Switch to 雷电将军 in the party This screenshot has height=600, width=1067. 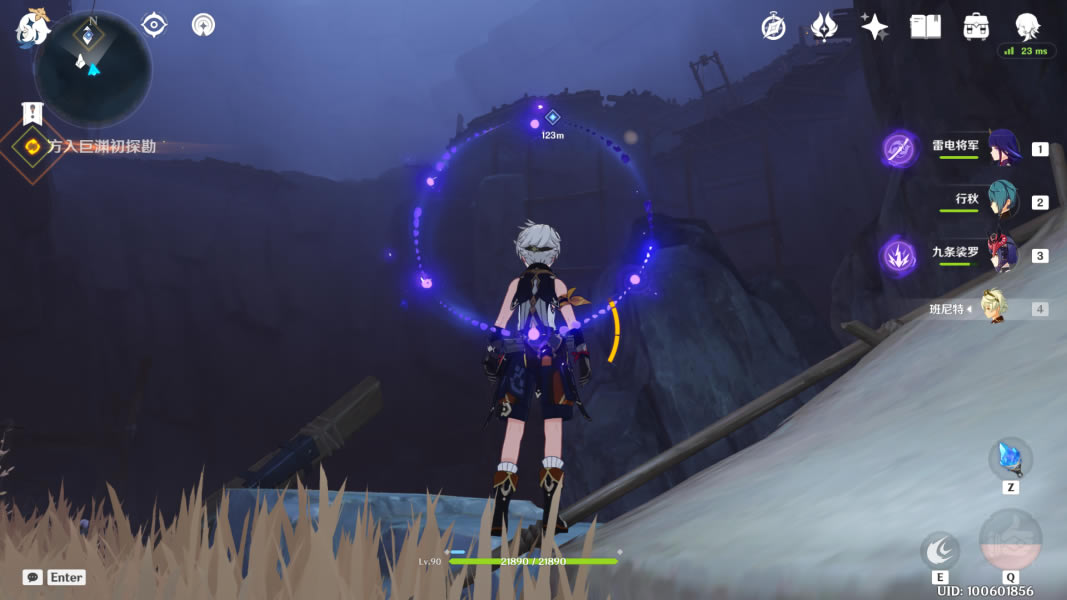point(1003,149)
